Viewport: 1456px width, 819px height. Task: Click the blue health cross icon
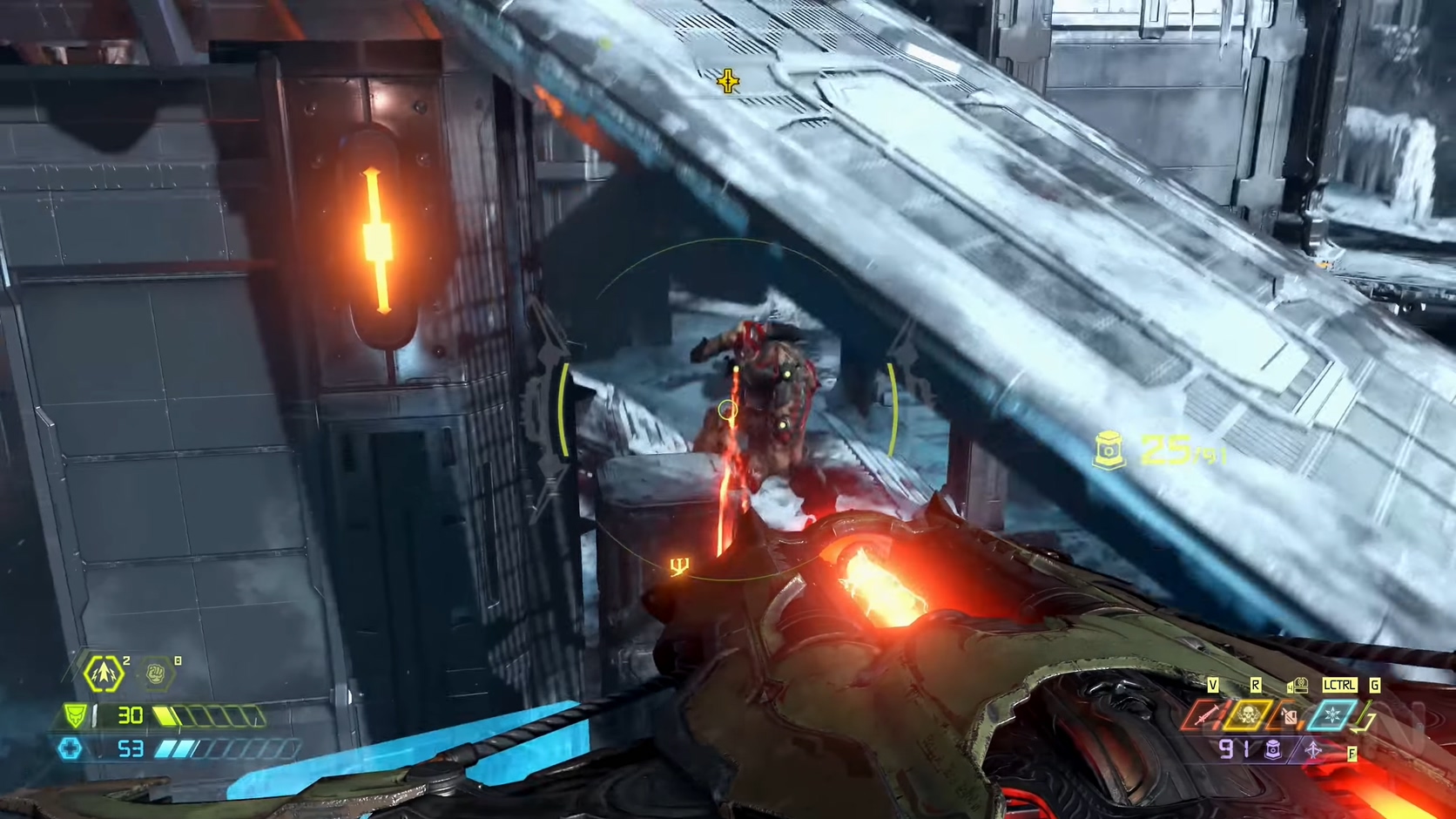click(71, 748)
